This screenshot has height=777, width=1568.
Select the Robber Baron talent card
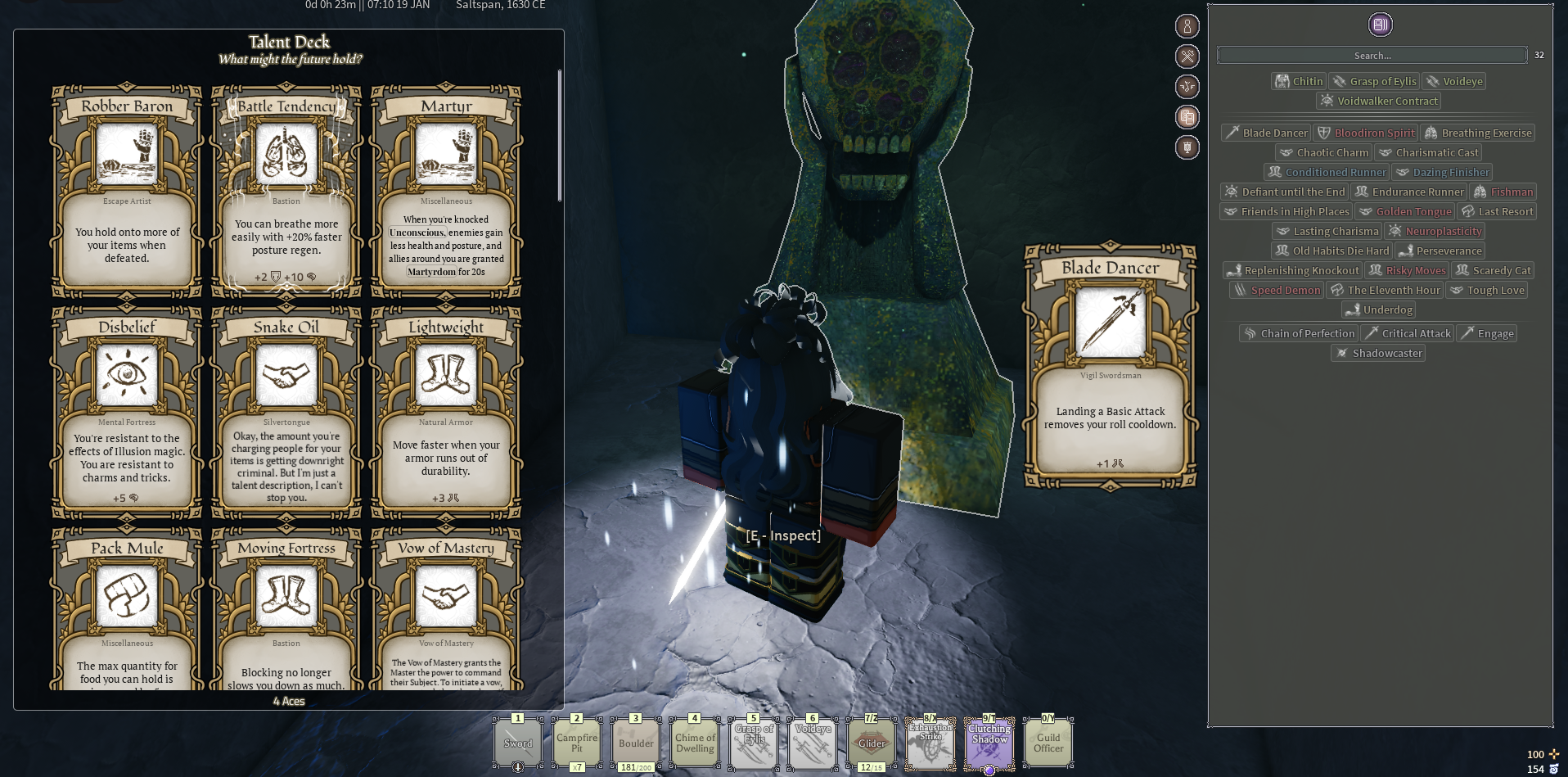pos(127,191)
